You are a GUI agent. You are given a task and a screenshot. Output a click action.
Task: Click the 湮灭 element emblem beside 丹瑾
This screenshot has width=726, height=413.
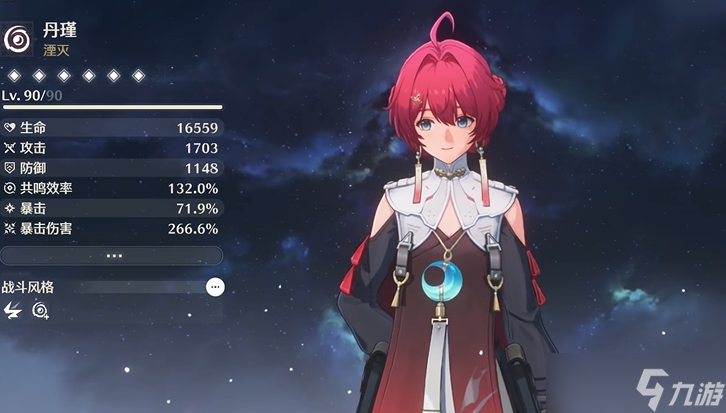pyautogui.click(x=19, y=39)
